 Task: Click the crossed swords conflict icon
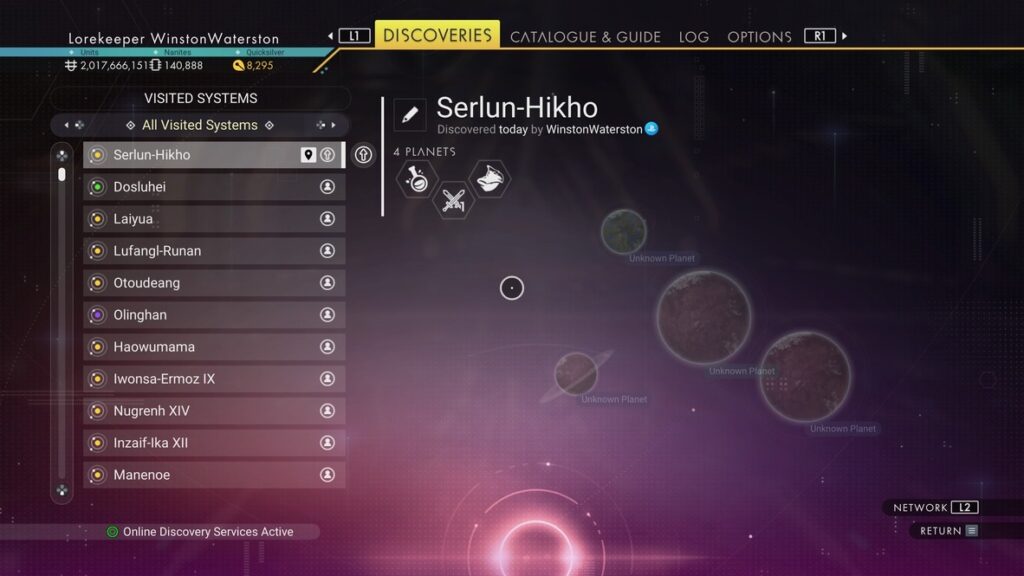tap(453, 200)
